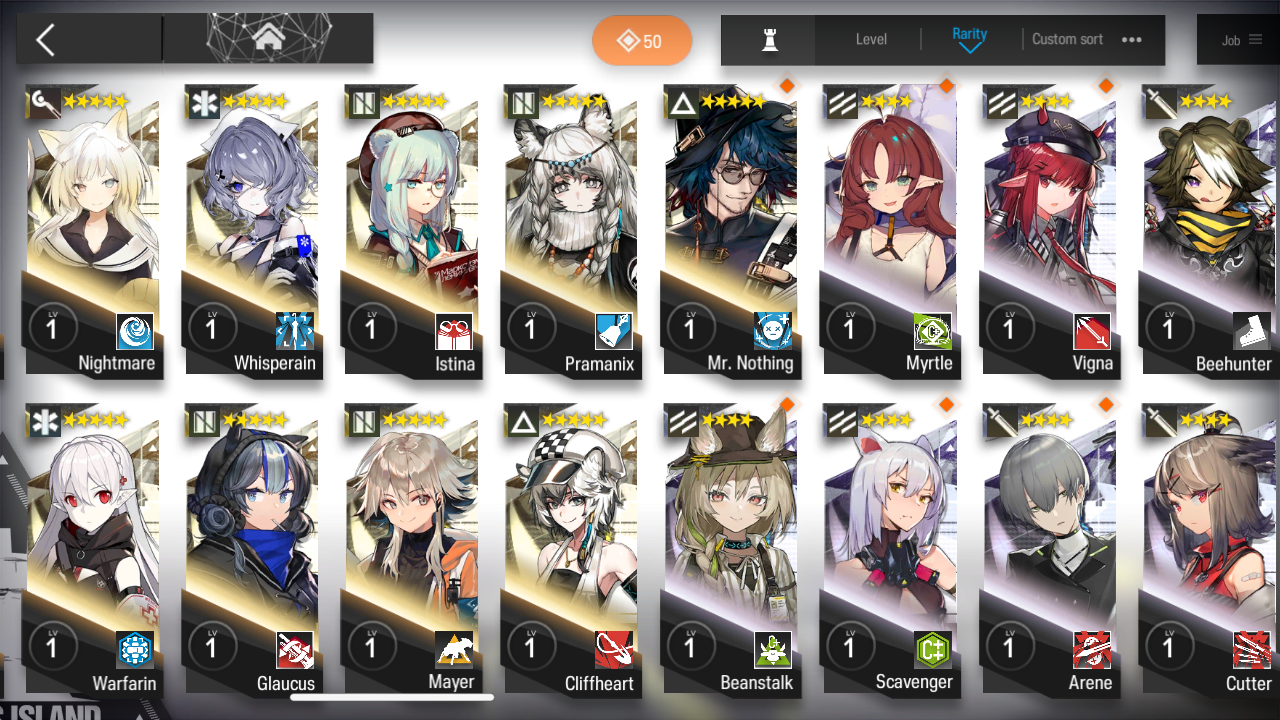1280x720 pixels.
Task: Return to the home screen
Action: point(268,39)
